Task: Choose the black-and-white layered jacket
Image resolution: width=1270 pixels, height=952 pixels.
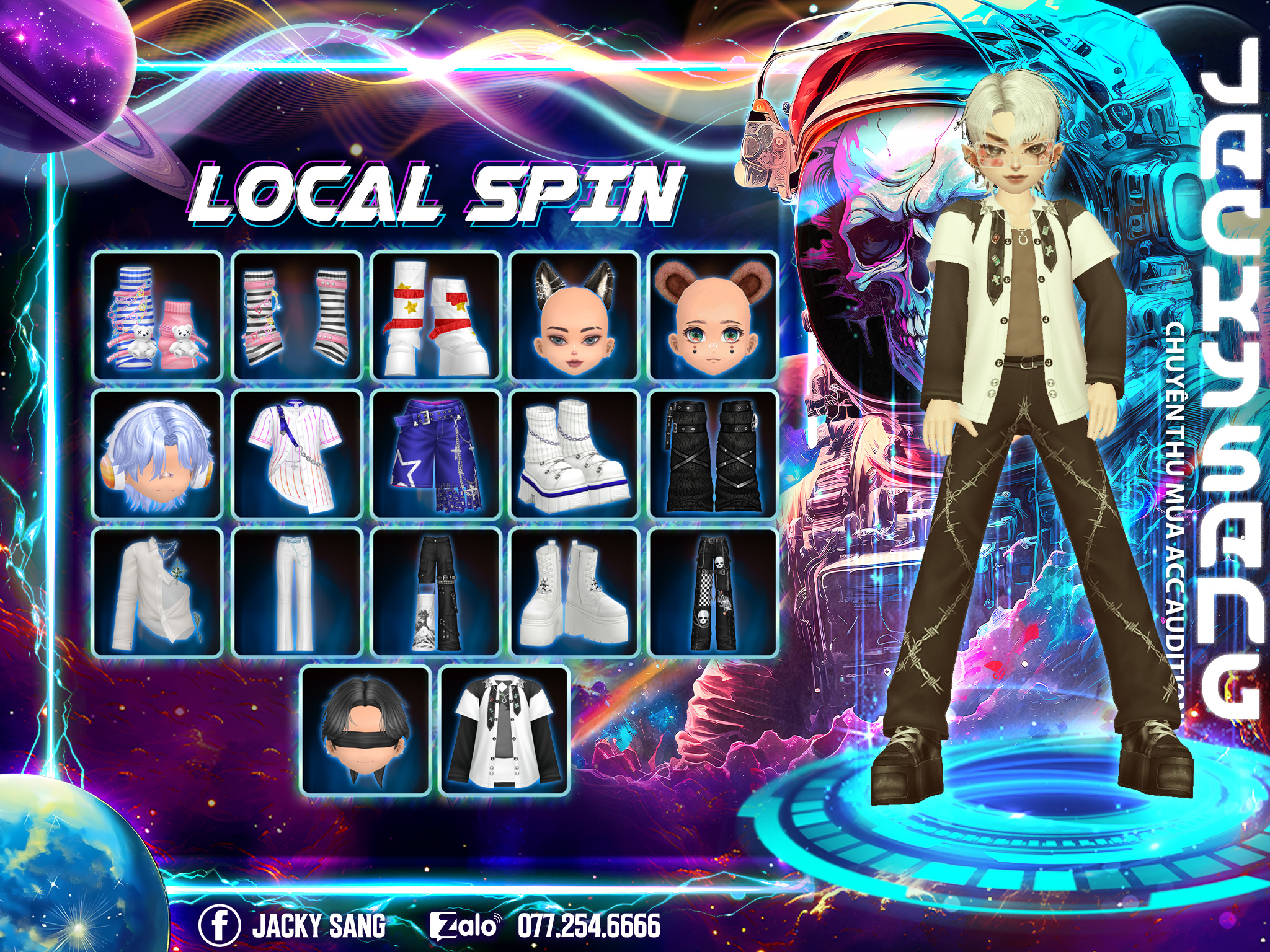Action: click(x=505, y=731)
